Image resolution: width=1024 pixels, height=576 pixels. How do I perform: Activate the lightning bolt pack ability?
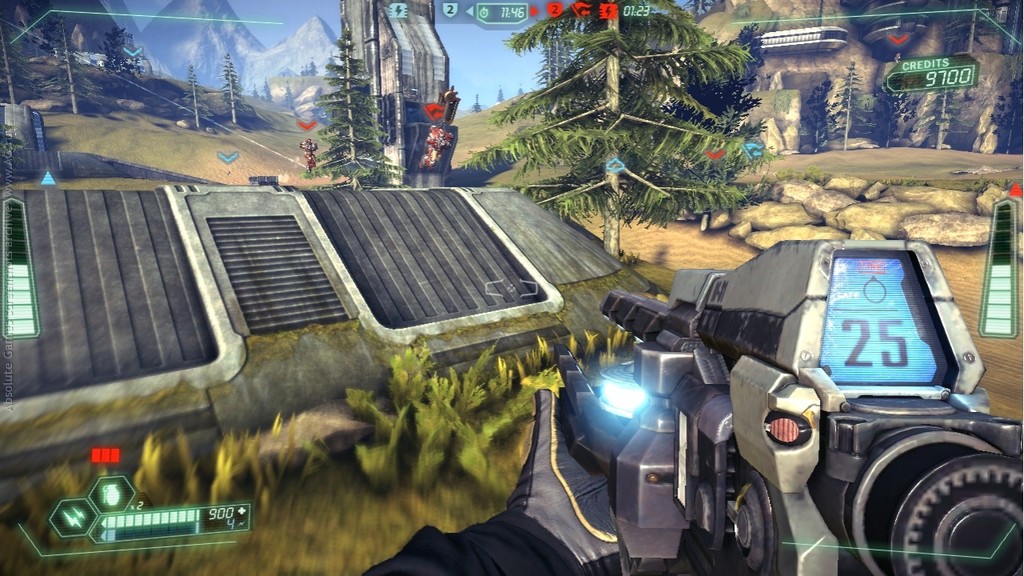[x=75, y=518]
